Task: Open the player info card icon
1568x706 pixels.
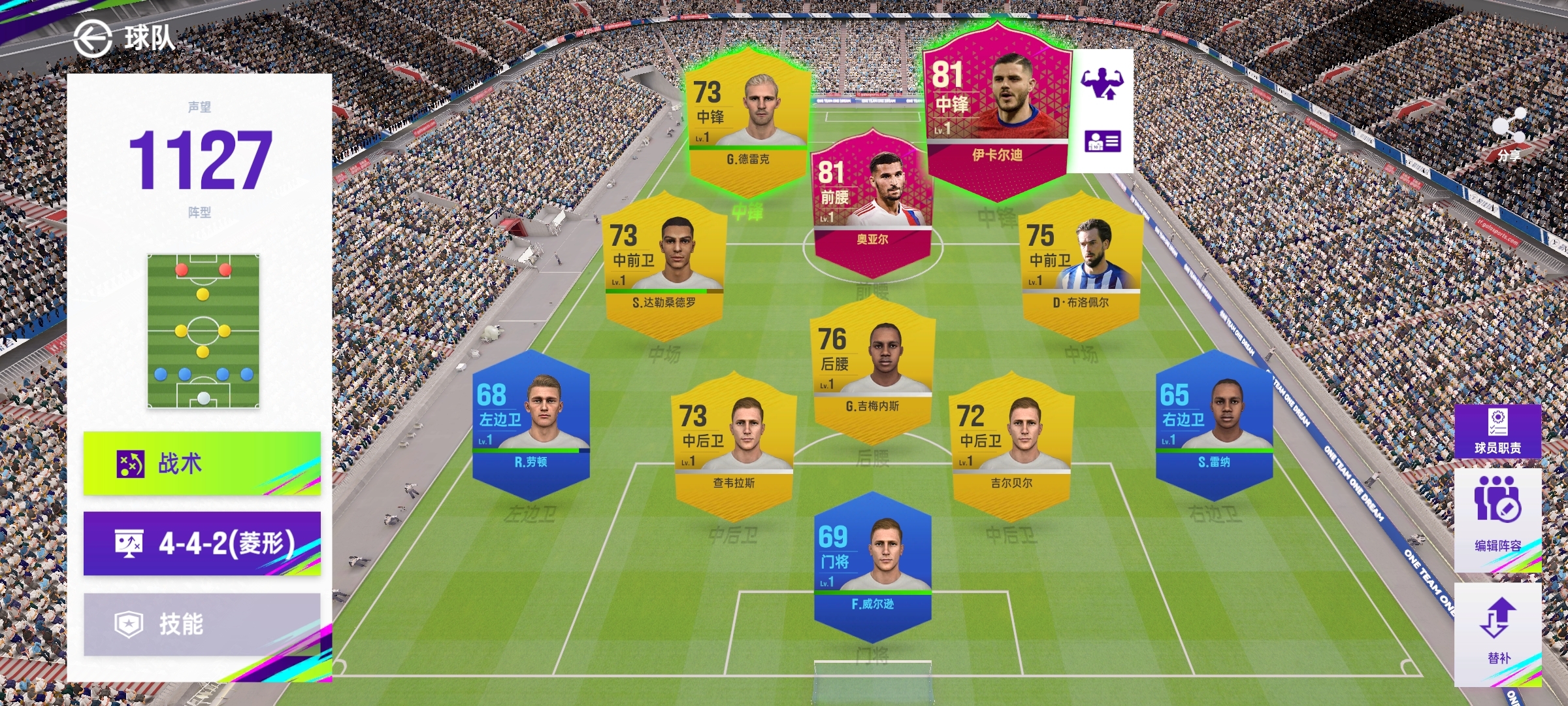Action: 1102,141
